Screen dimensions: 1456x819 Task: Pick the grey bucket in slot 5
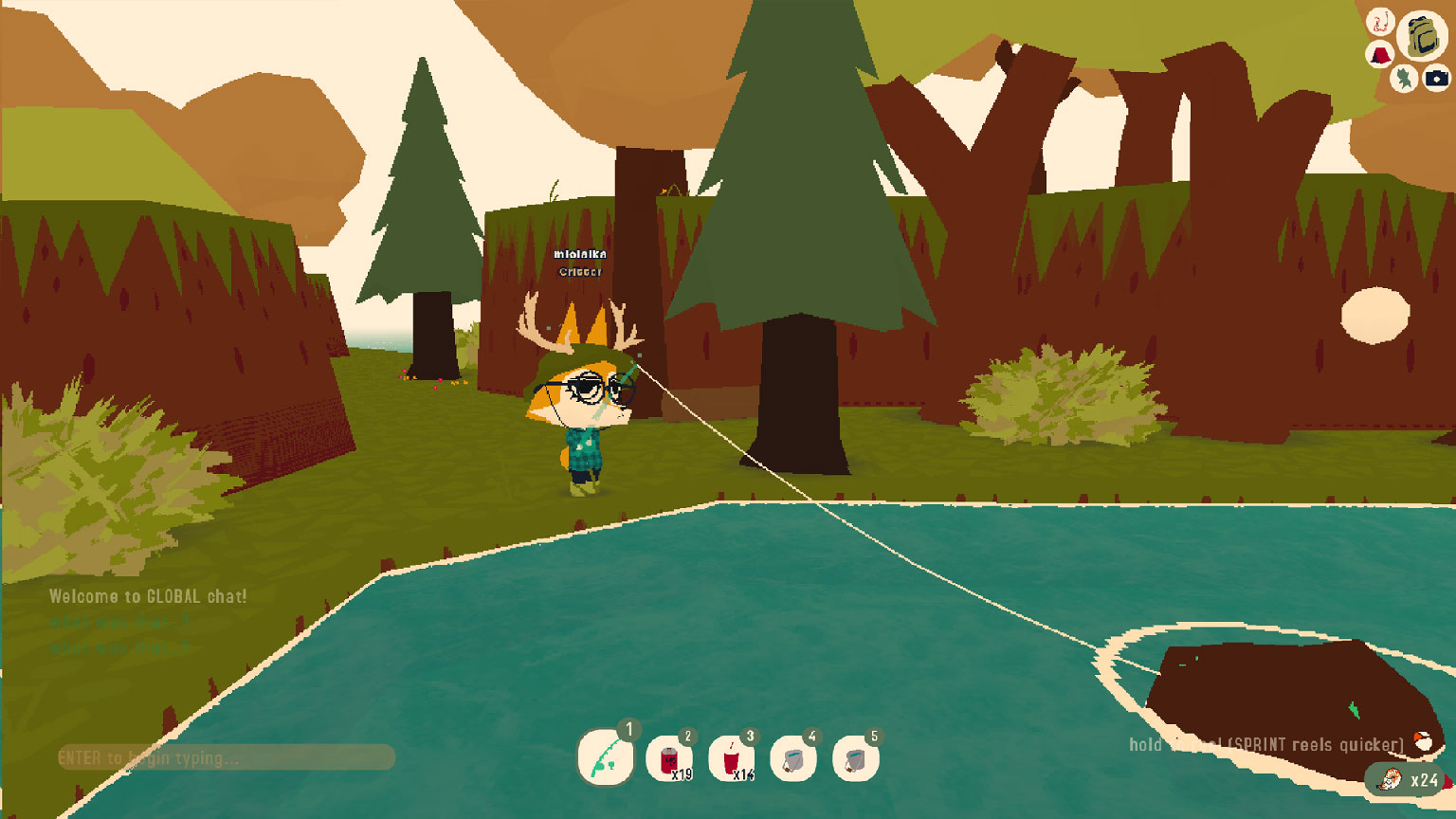(x=855, y=759)
